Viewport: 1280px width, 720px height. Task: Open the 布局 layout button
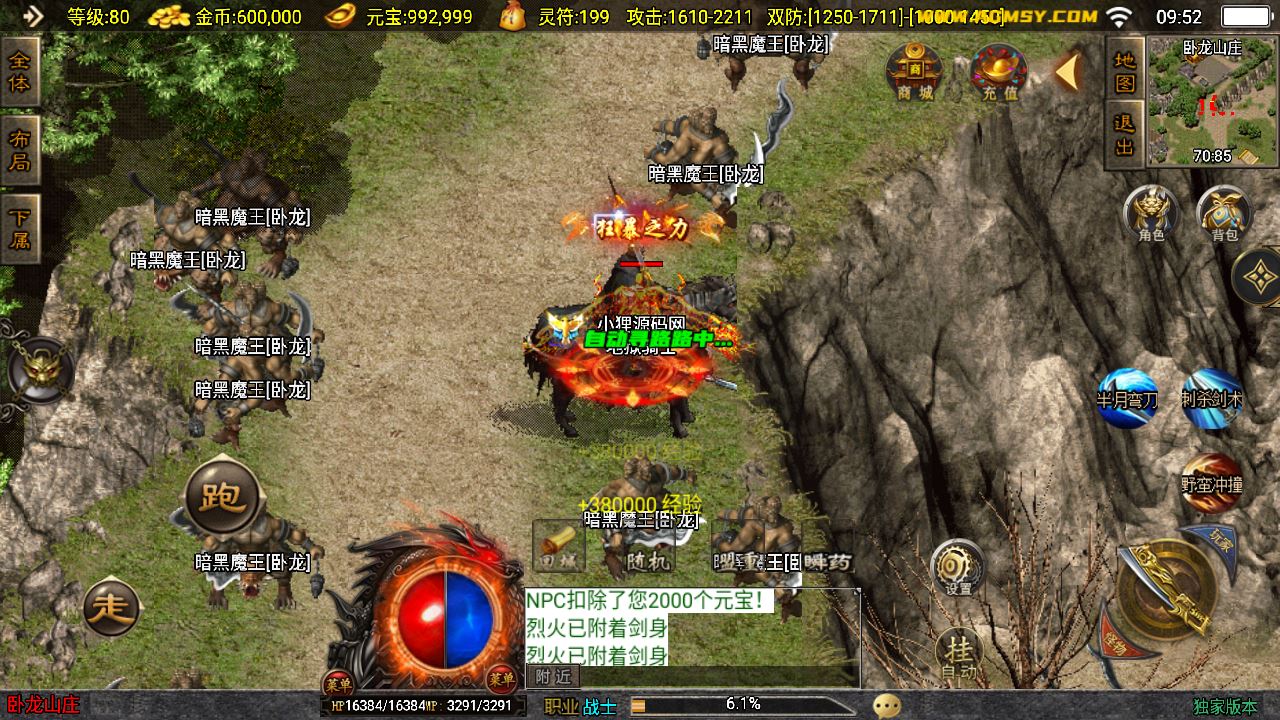tap(19, 150)
